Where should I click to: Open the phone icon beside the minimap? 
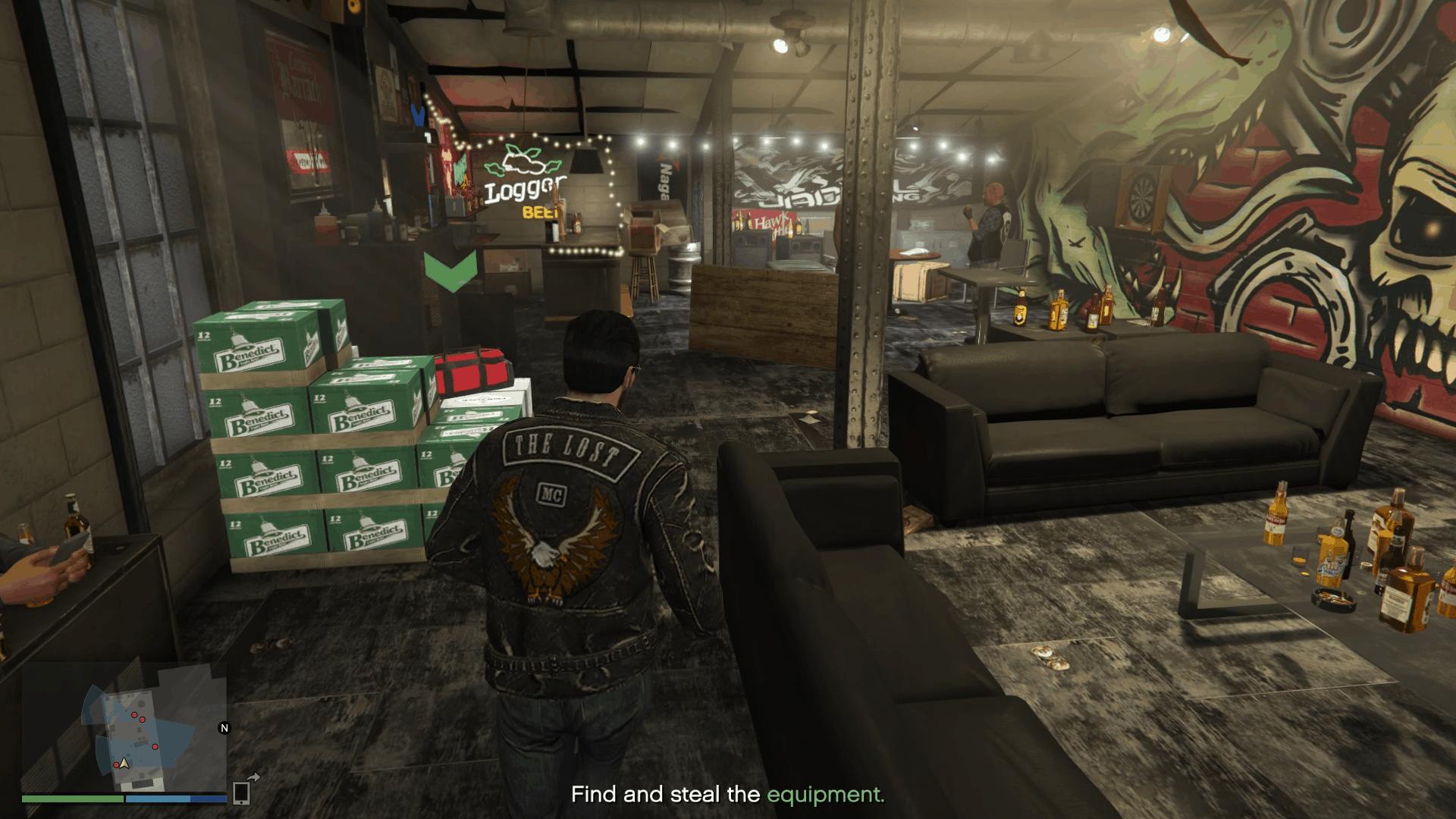point(241,792)
